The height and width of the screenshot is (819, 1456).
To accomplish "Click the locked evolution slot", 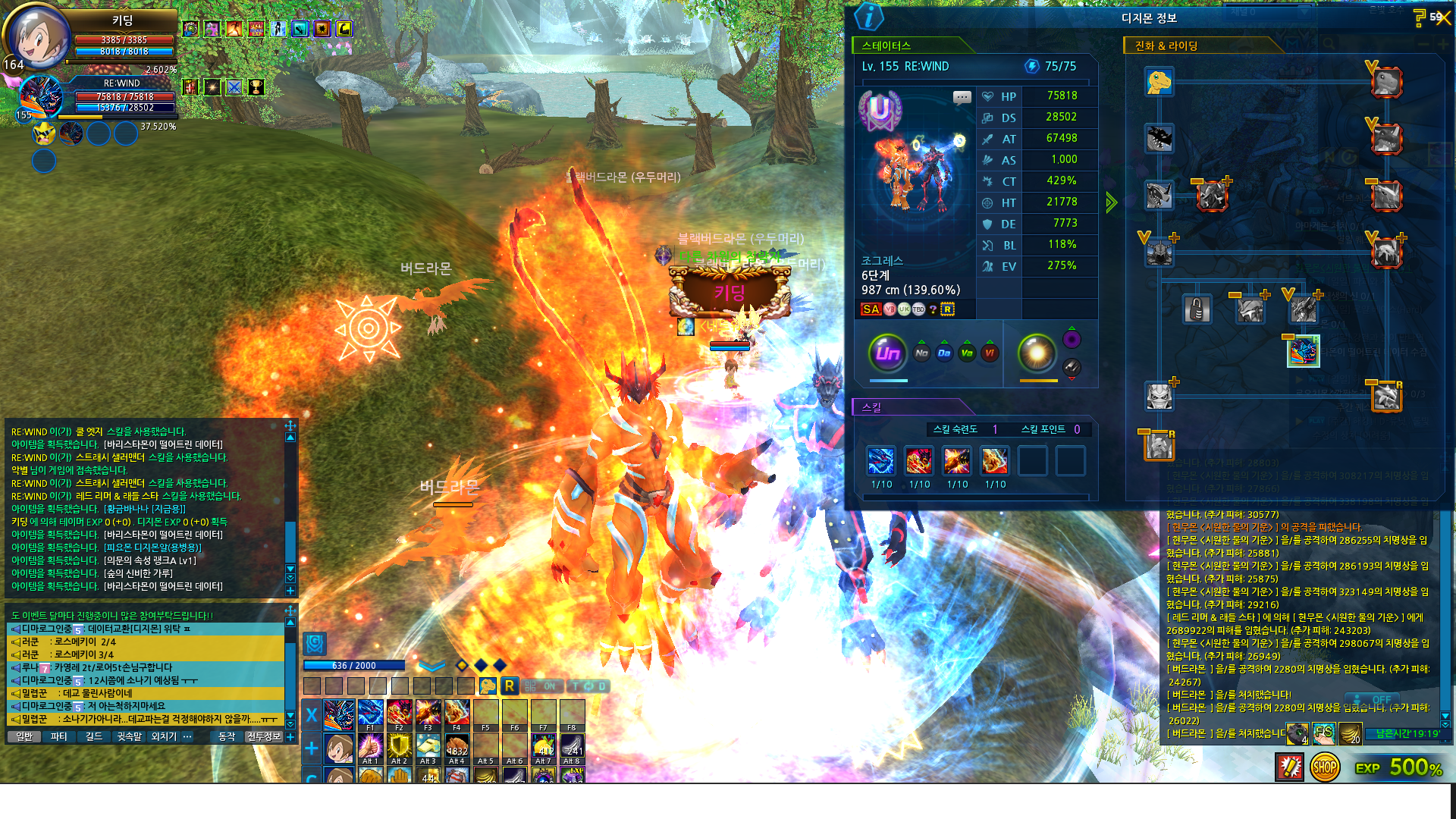I will pyautogui.click(x=1197, y=309).
